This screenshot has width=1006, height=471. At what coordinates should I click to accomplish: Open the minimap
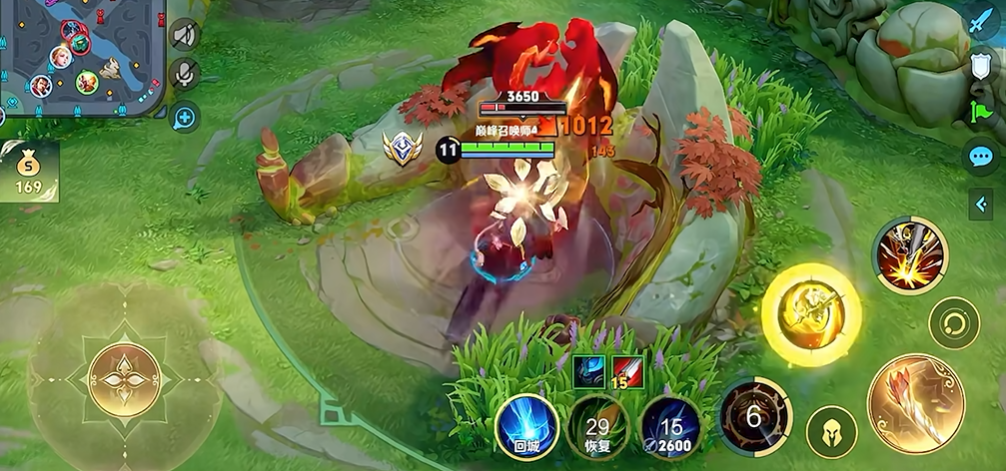click(x=80, y=55)
